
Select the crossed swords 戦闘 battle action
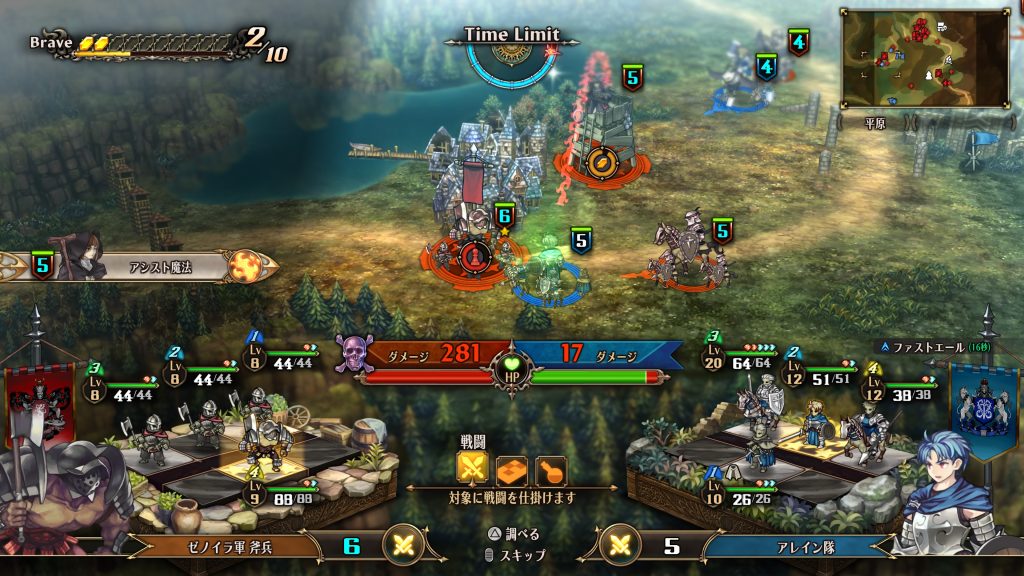pos(472,470)
